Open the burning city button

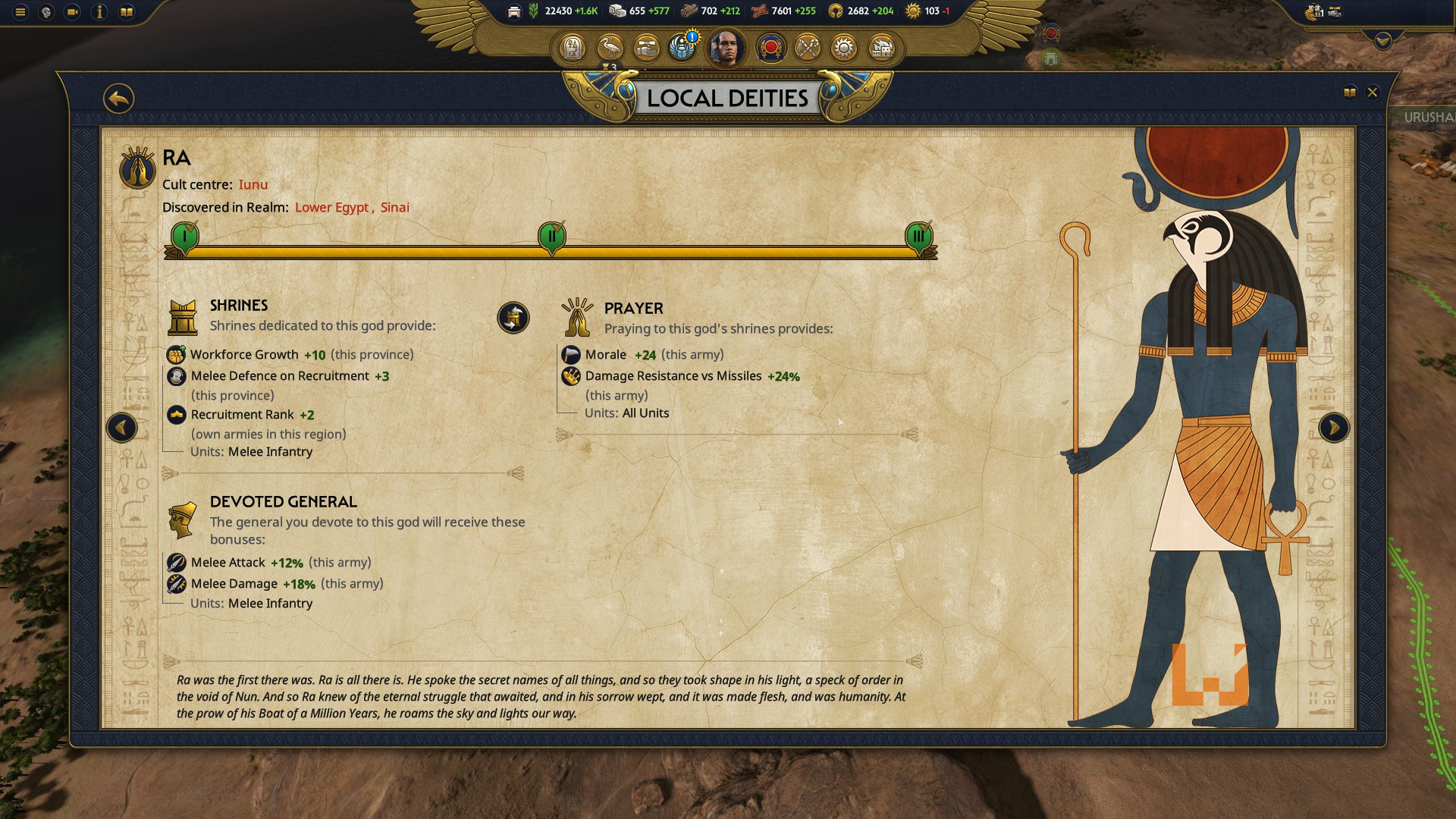(x=880, y=49)
